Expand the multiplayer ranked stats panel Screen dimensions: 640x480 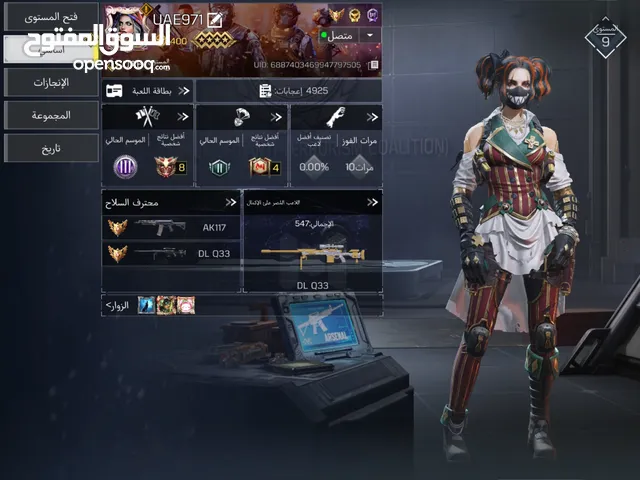tap(146, 145)
